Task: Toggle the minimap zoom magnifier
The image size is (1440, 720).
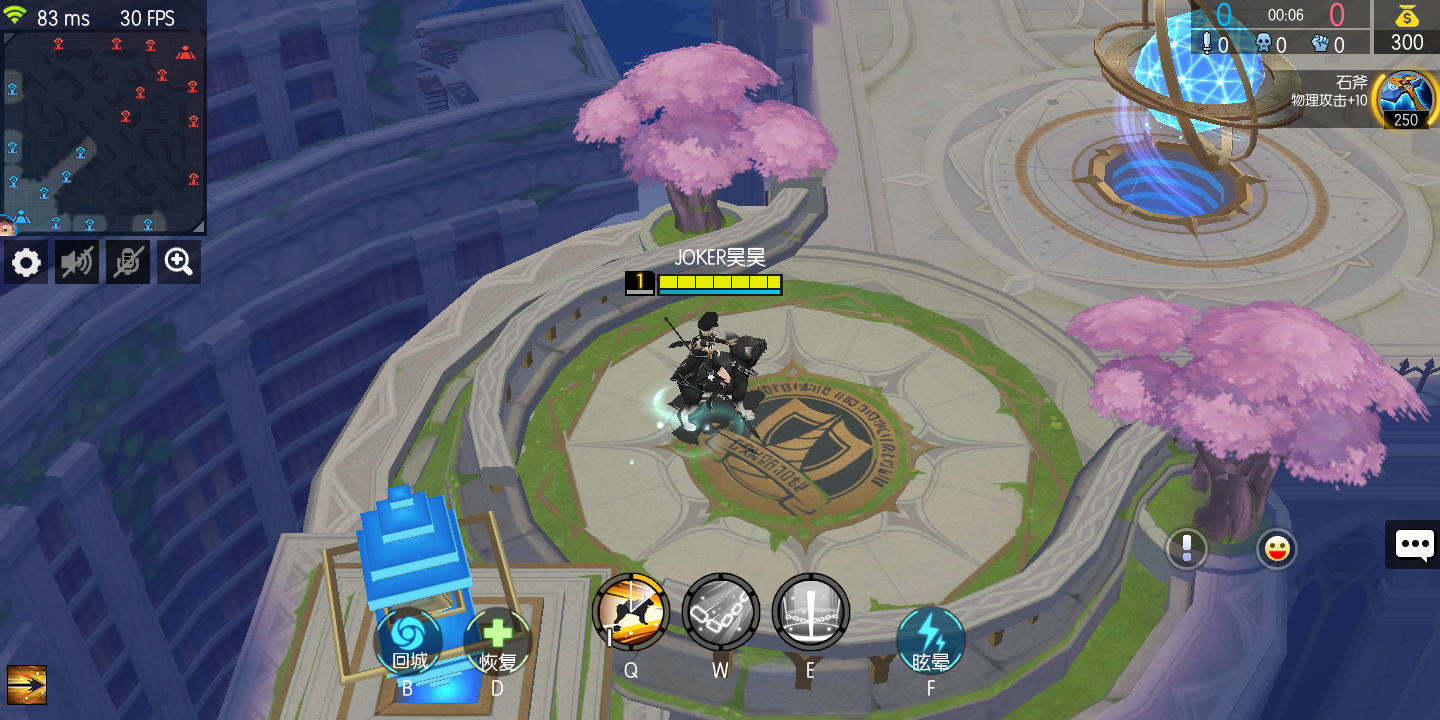Action: [x=178, y=262]
